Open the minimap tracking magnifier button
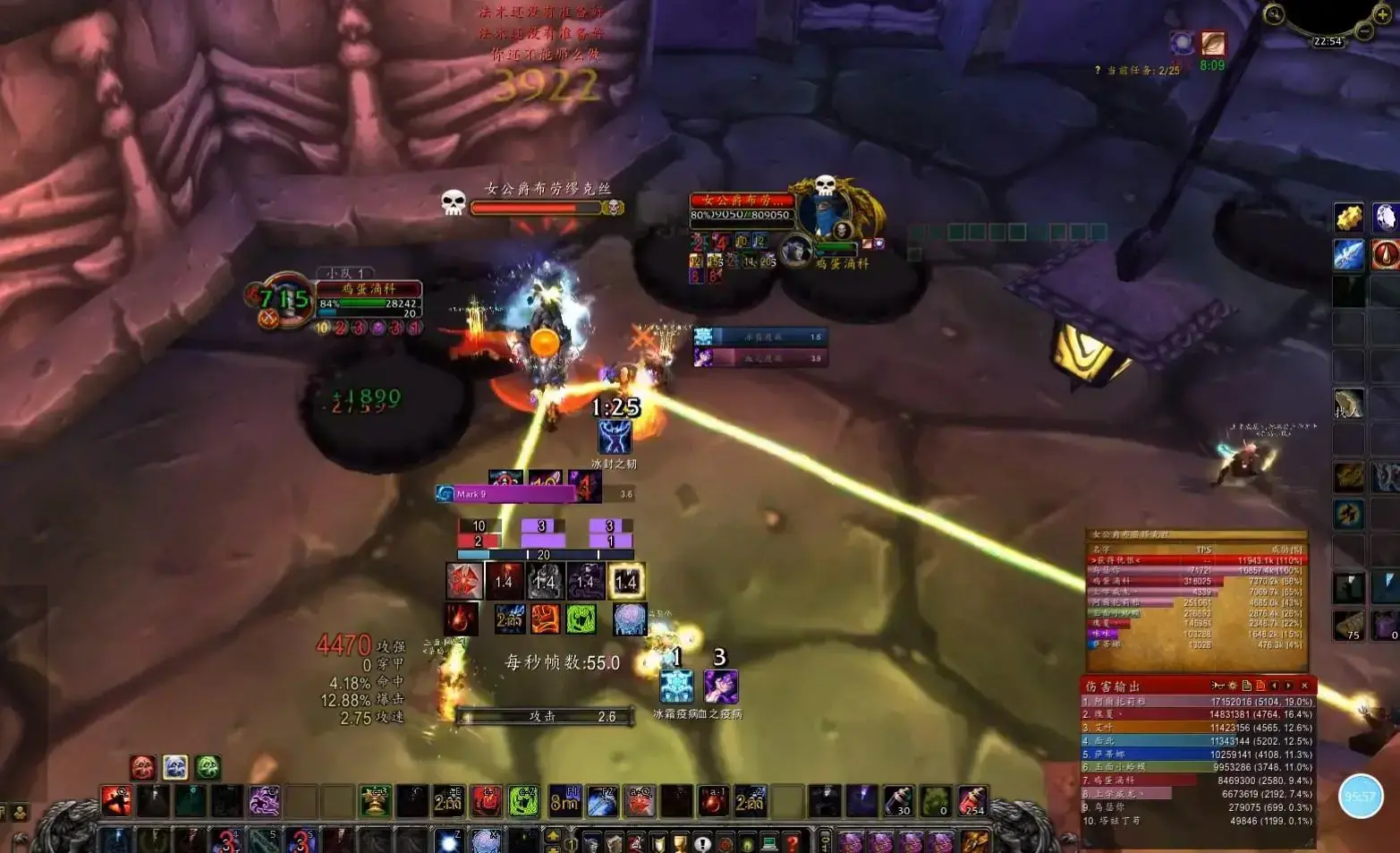Screen dimensions: 1400x853 pos(1274,14)
